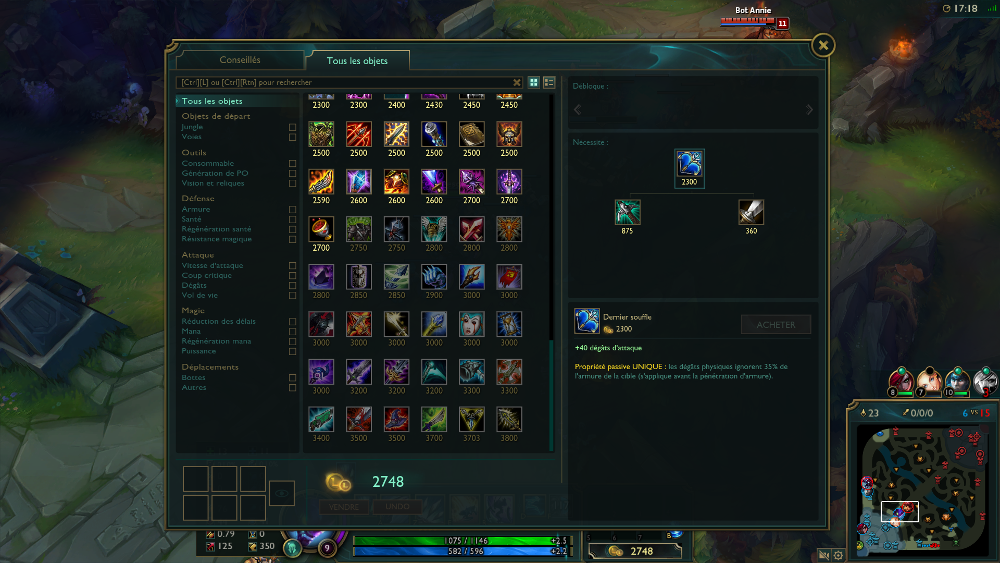
Task: Switch the item list to grid view
Action: click(534, 82)
